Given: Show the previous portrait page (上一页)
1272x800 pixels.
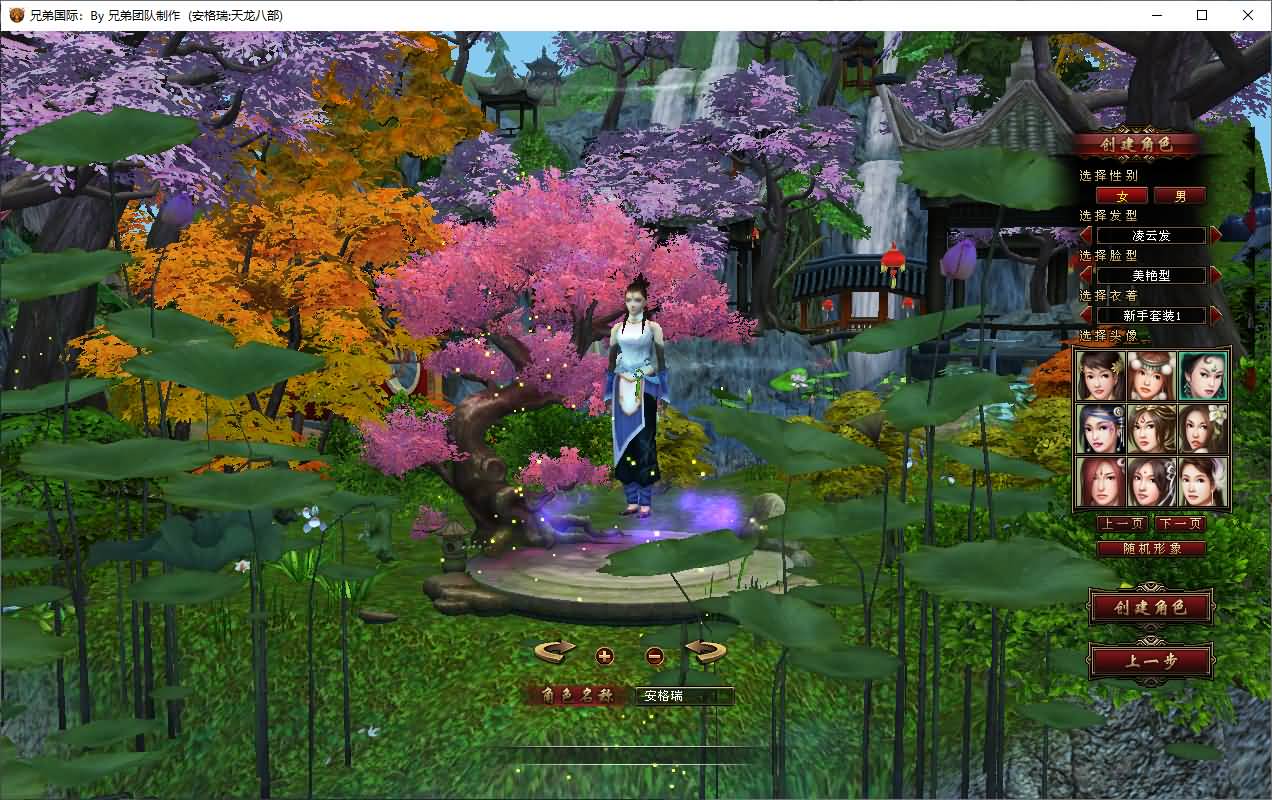Looking at the screenshot, I should click(1122, 524).
